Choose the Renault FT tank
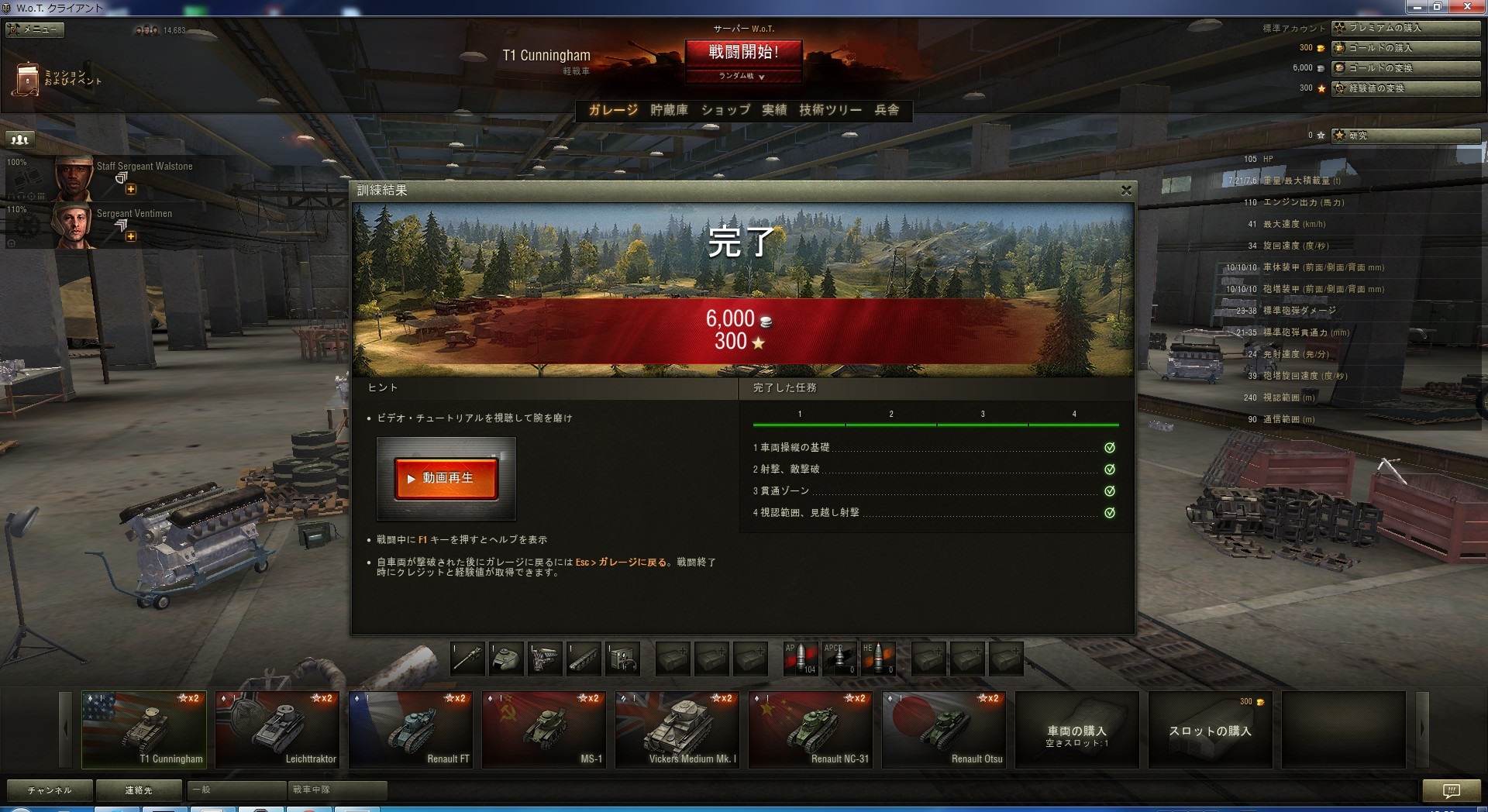This screenshot has height=812, width=1488. [411, 729]
